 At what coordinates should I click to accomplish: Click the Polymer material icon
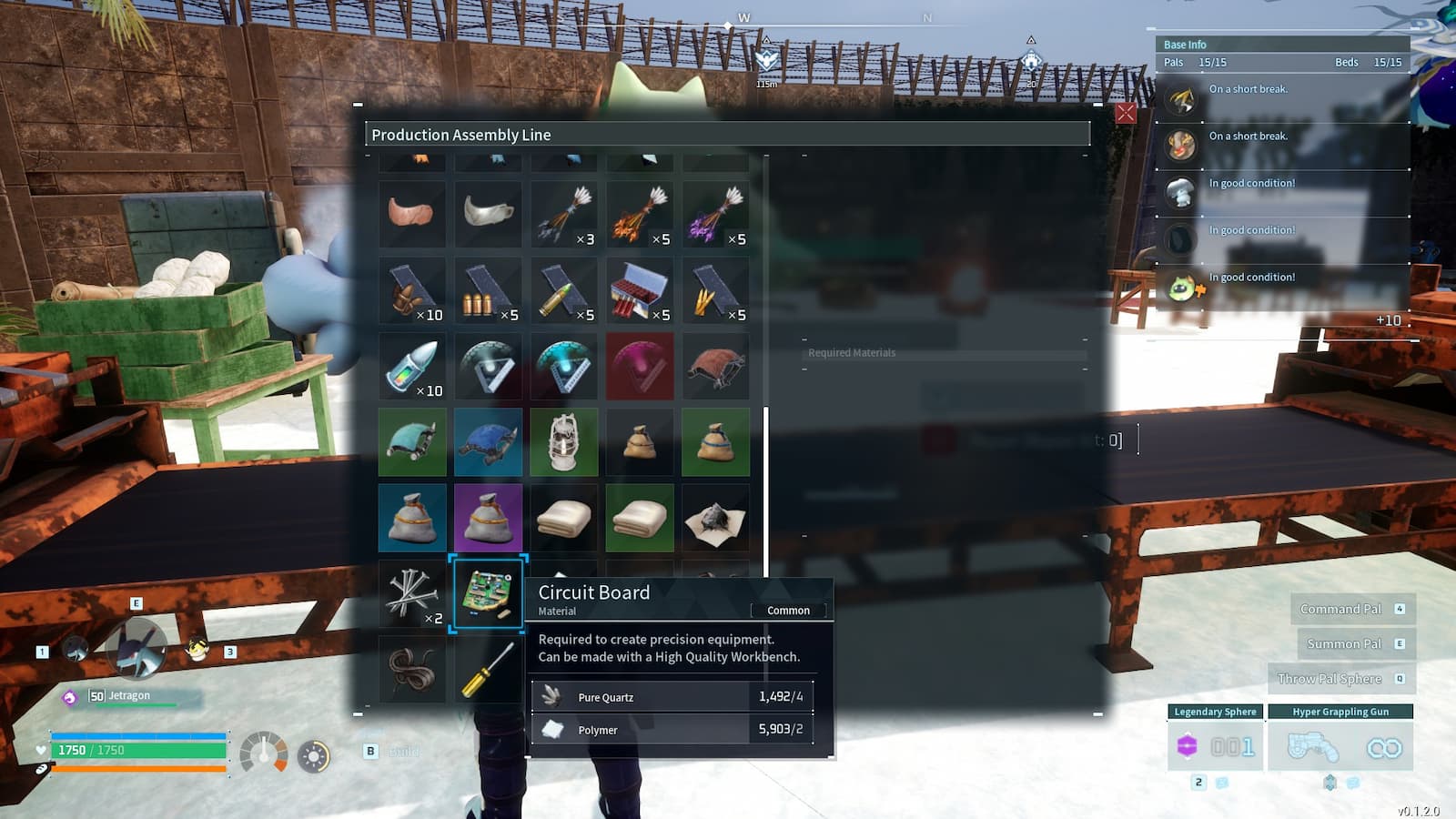point(554,729)
